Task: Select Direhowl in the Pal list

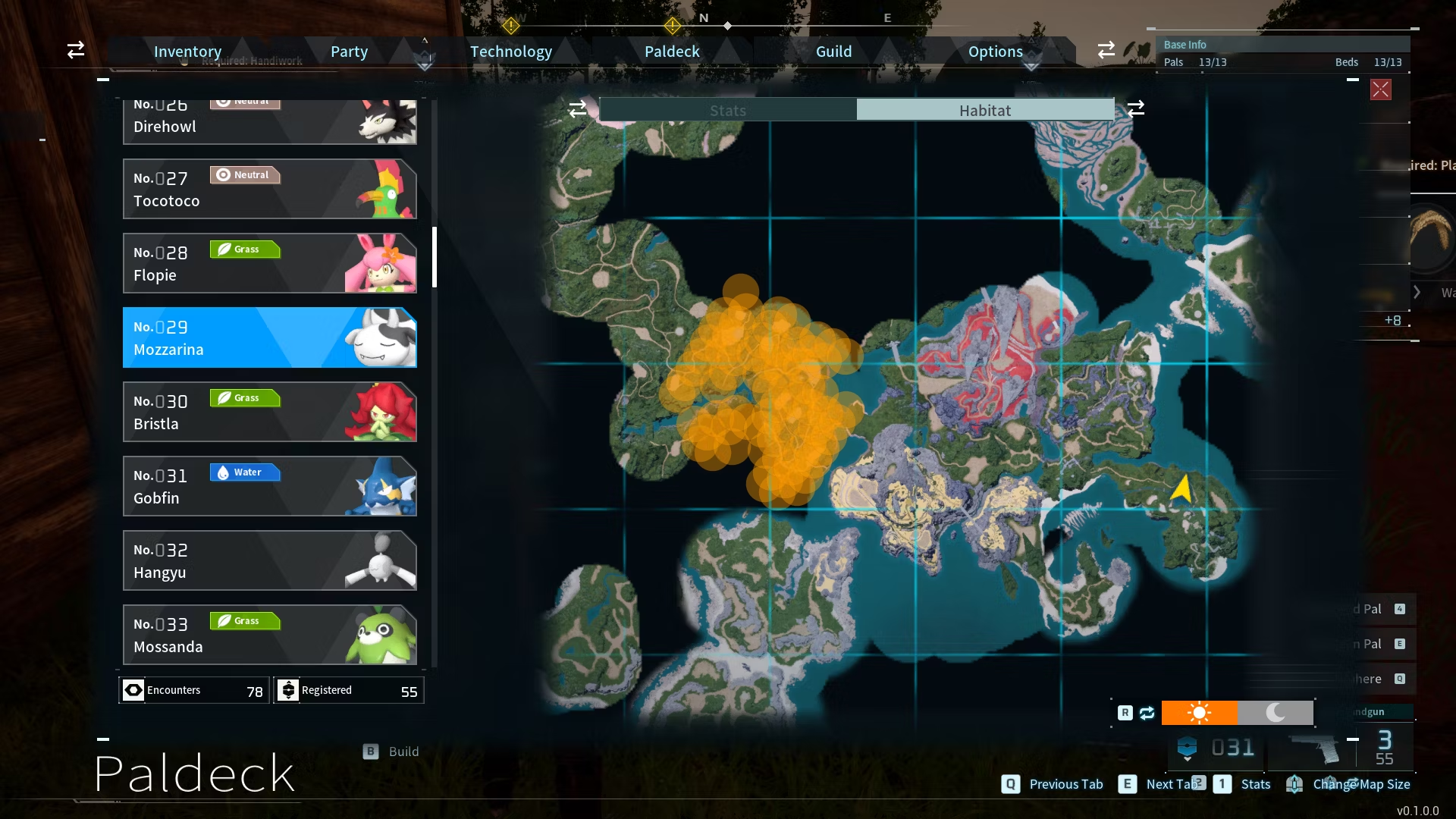Action: [x=269, y=121]
